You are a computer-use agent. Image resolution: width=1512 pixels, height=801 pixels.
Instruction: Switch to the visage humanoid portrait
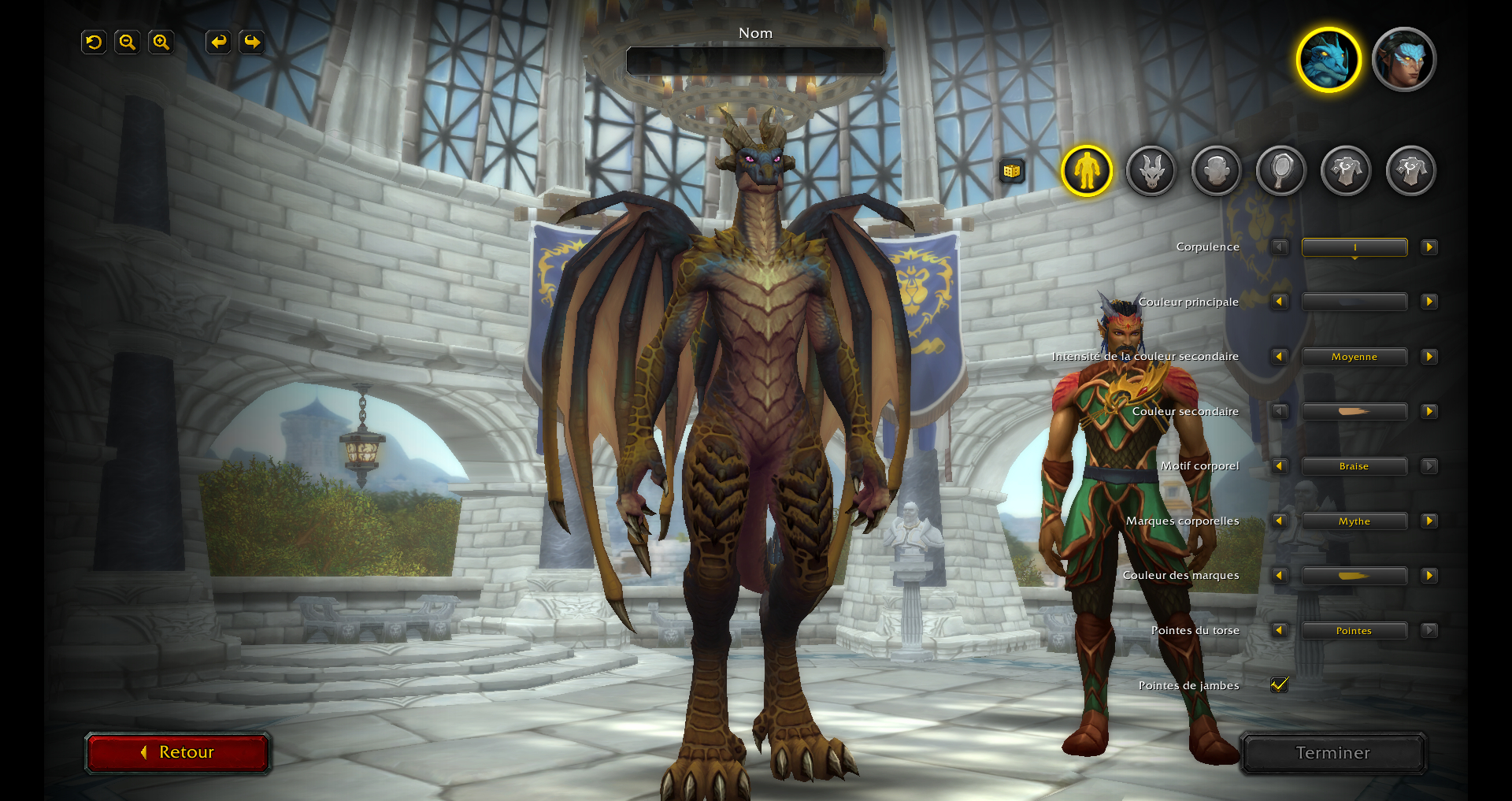pyautogui.click(x=1404, y=60)
